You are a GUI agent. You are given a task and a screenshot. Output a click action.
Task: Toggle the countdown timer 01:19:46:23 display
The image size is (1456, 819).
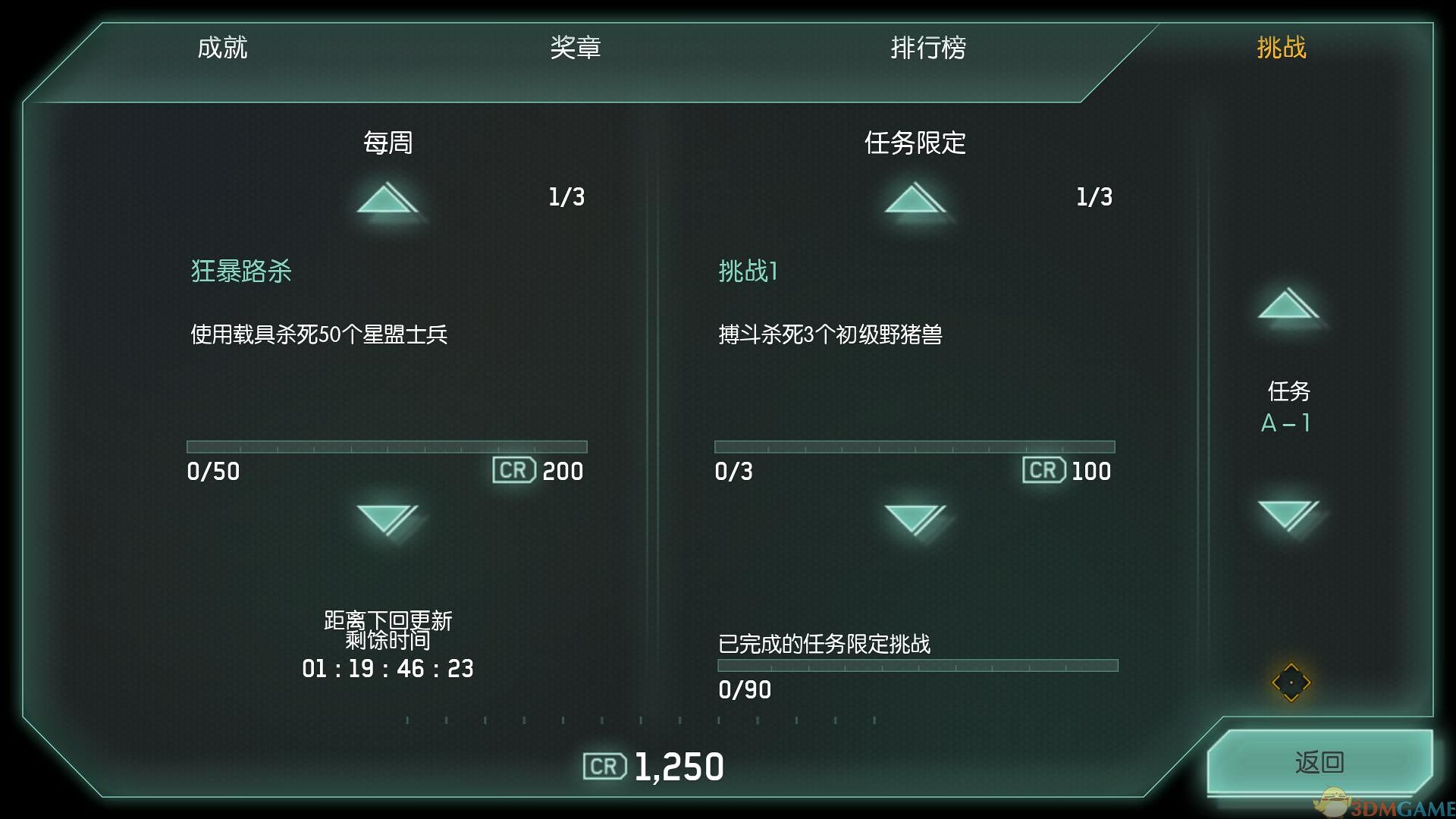[x=387, y=669]
